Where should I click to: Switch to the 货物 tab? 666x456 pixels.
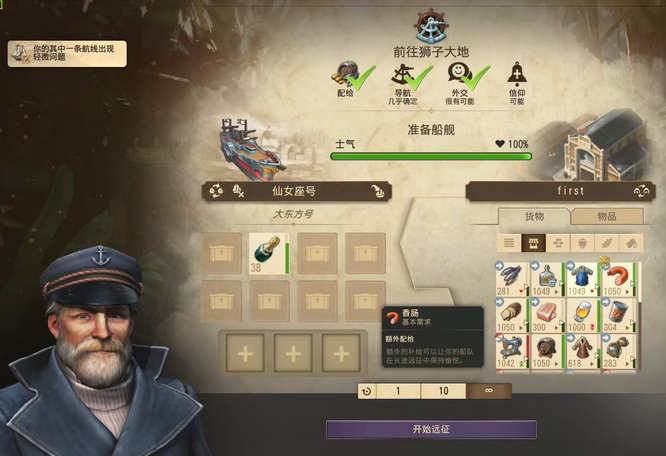pyautogui.click(x=534, y=216)
